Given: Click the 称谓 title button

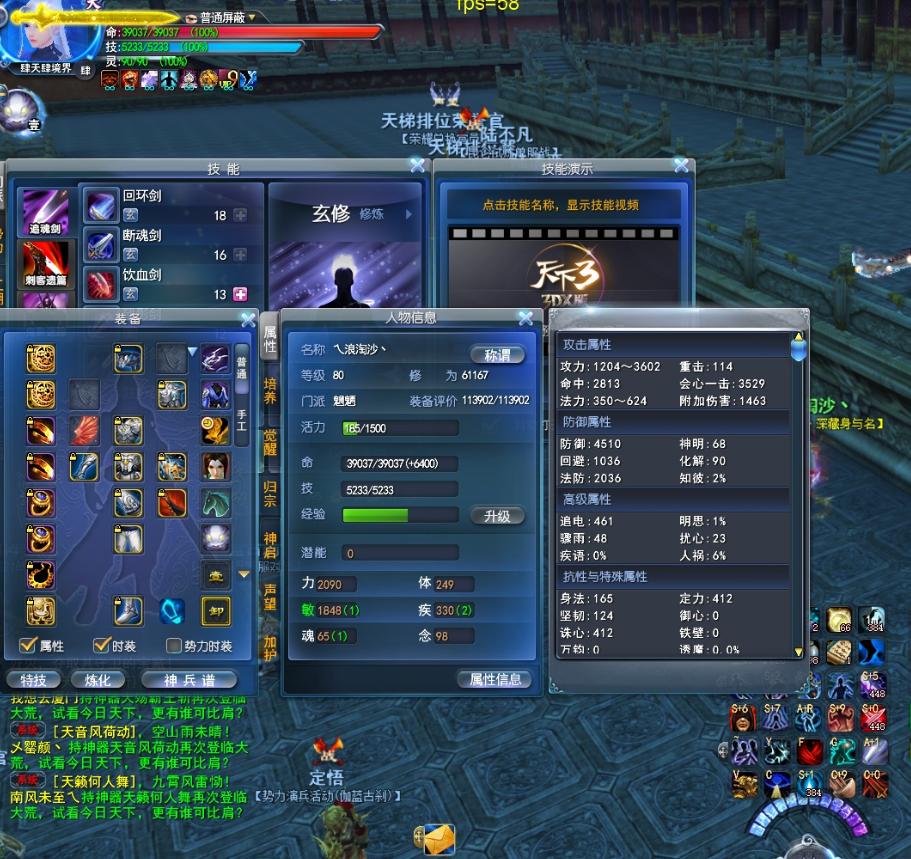Looking at the screenshot, I should pyautogui.click(x=497, y=355).
